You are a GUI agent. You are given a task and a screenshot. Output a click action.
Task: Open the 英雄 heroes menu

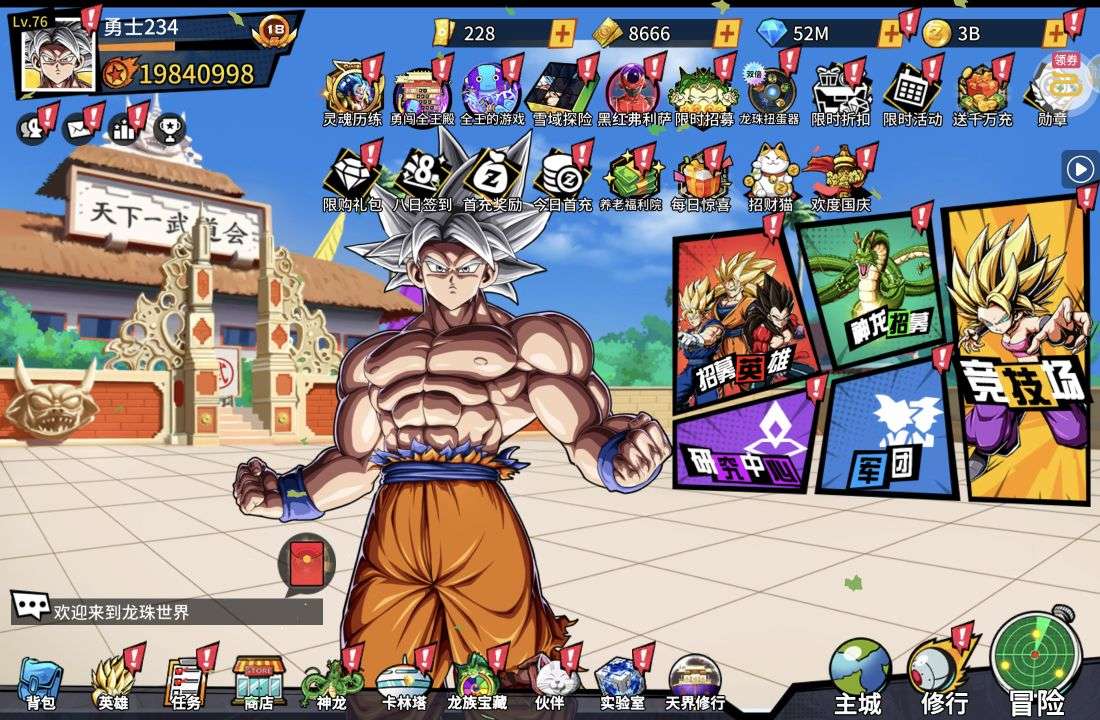pos(113,683)
